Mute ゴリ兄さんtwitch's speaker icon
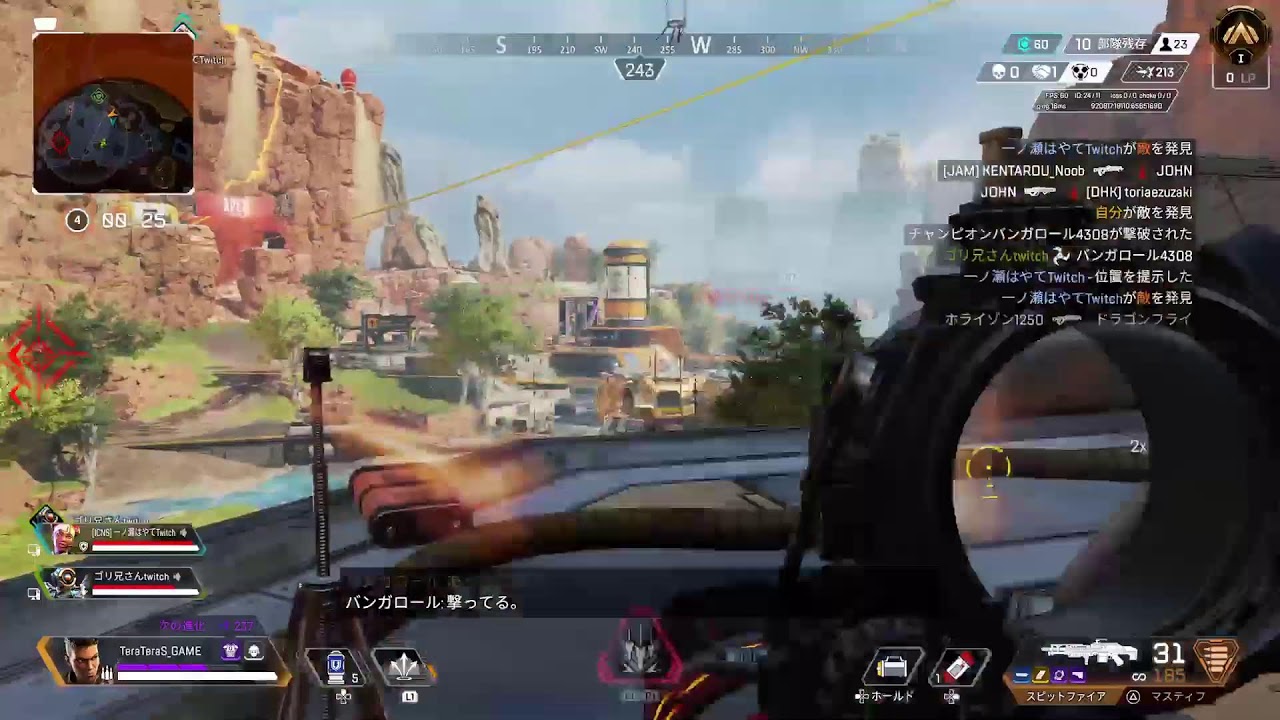The height and width of the screenshot is (720, 1280). pos(177,576)
